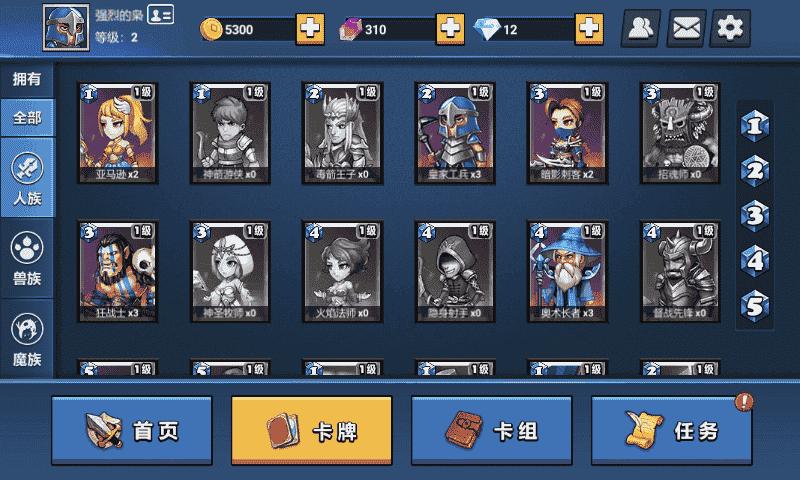
Task: Open the friends list icon
Action: [x=643, y=29]
